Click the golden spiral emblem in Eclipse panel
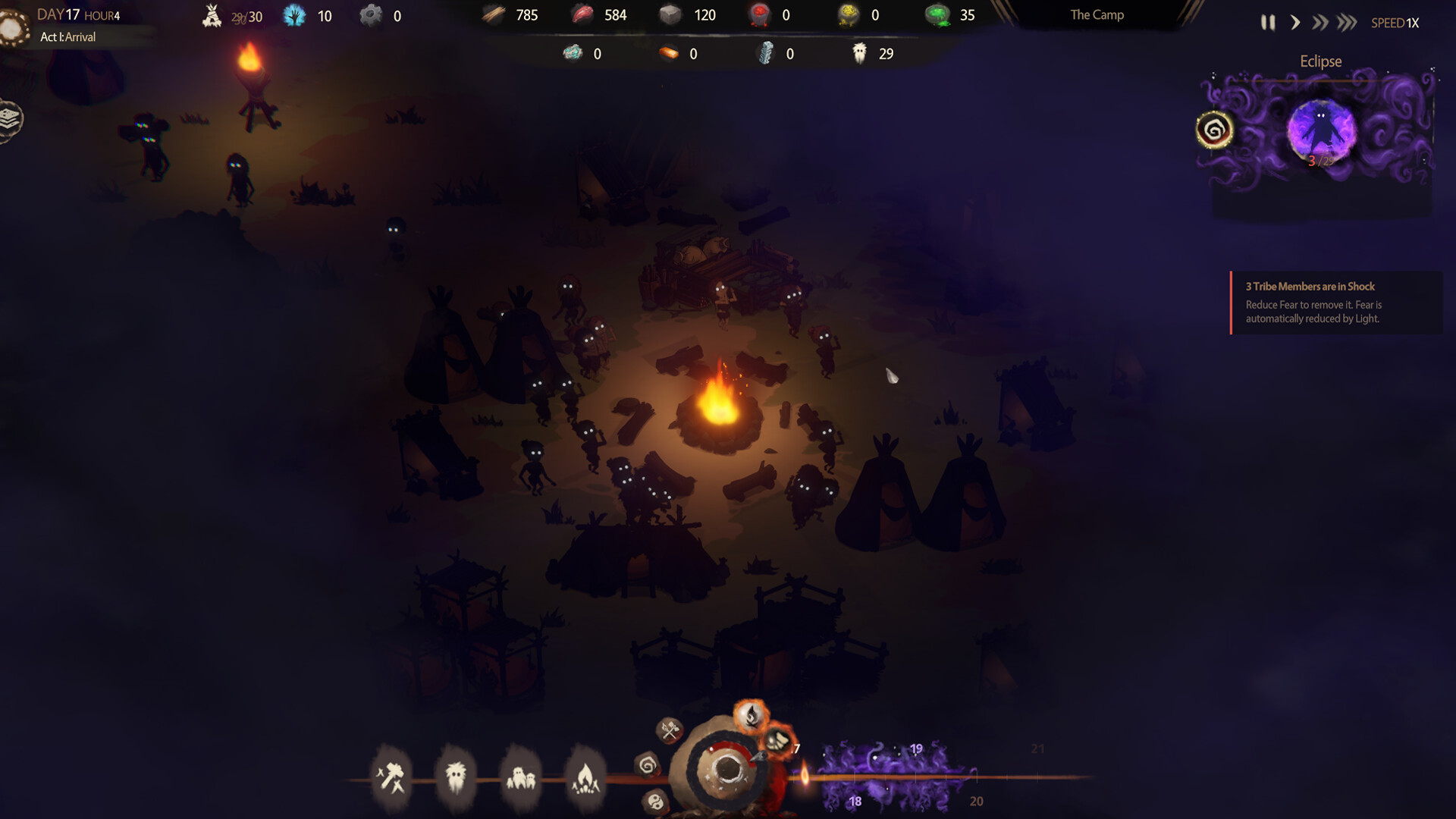Image resolution: width=1456 pixels, height=819 pixels. 1213,130
